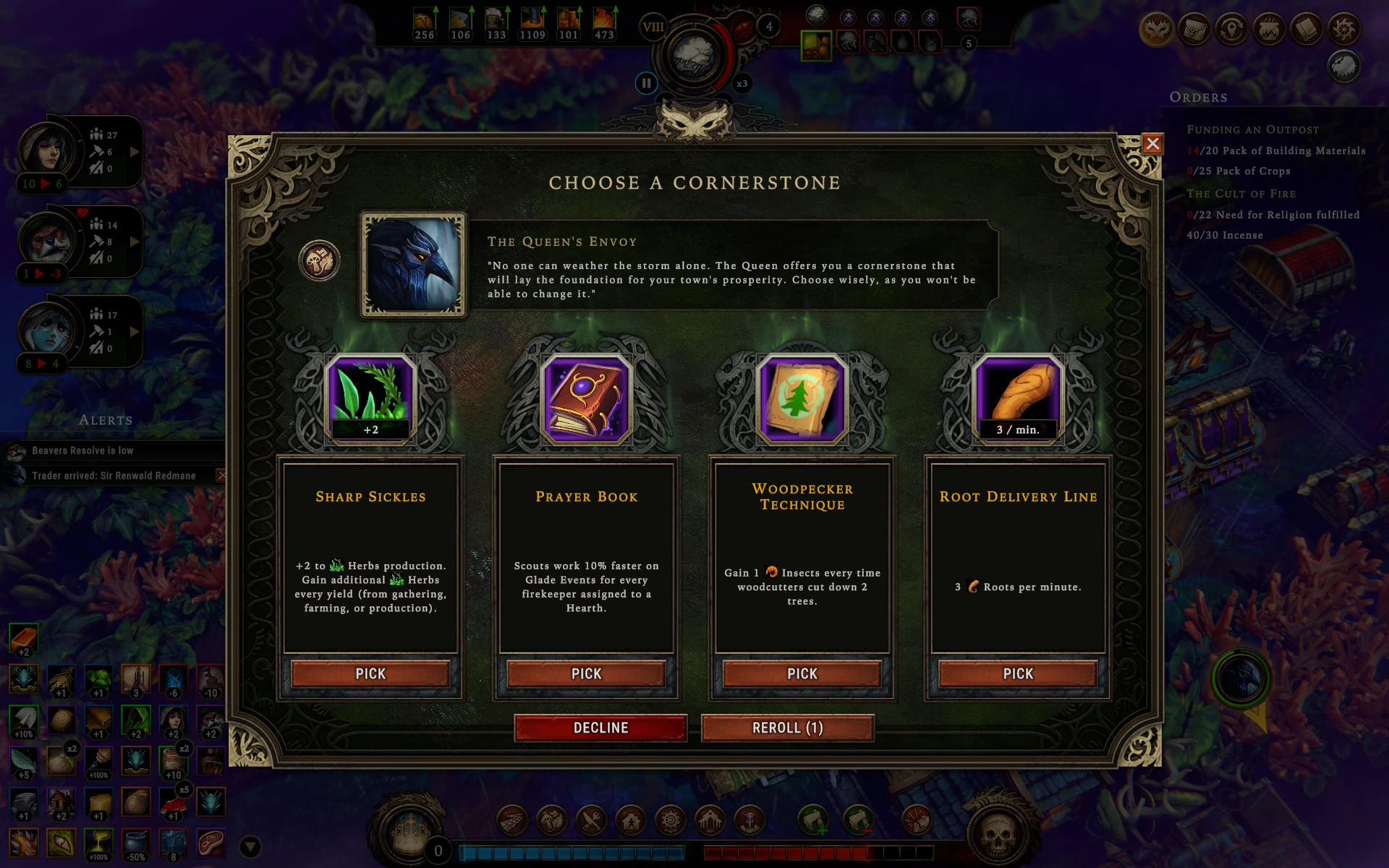Open the 'Beavers Resolve is low' alert
1389x868 pixels.
pos(82,451)
